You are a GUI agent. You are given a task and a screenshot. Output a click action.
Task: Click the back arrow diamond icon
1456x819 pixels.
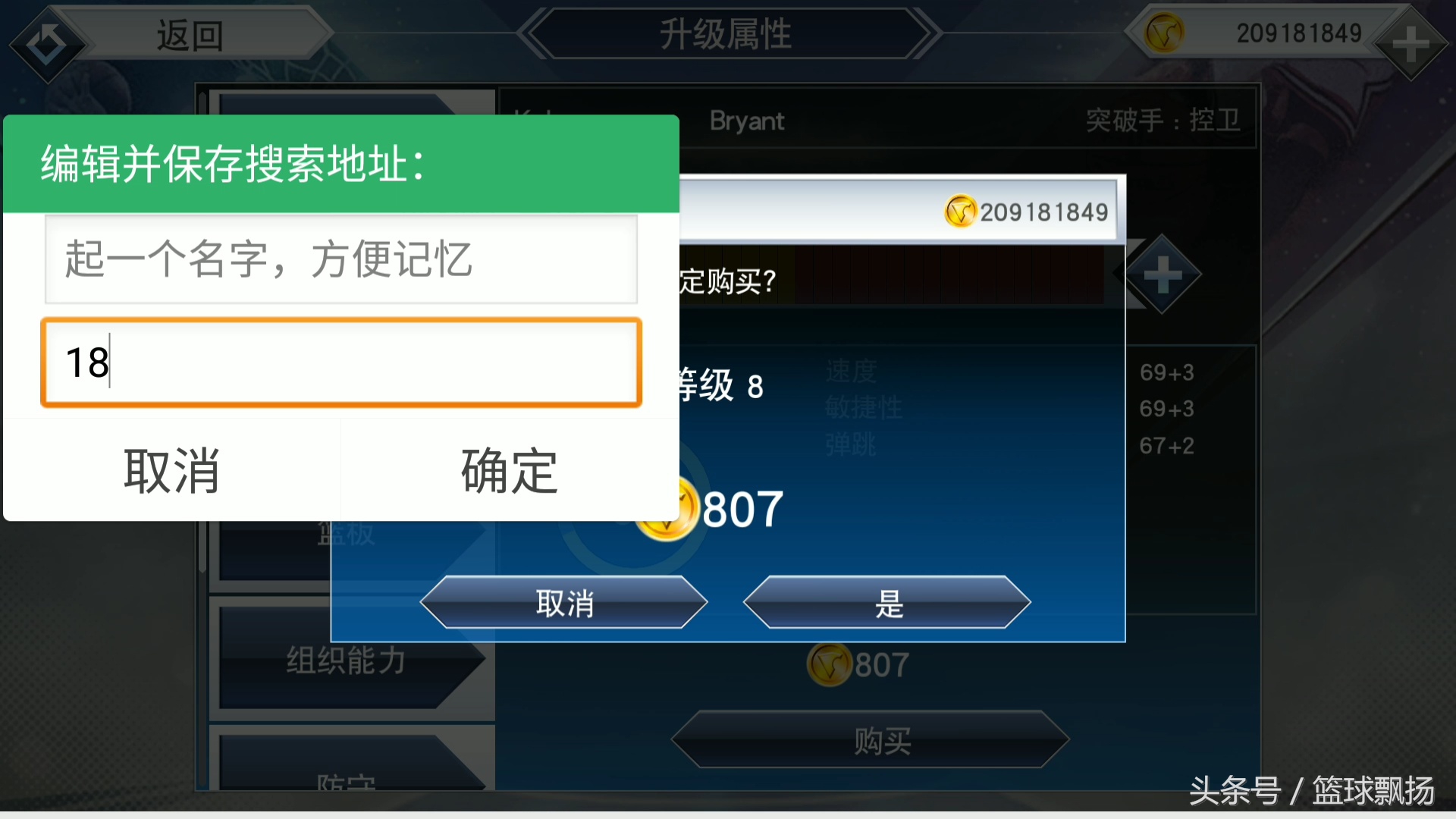(x=47, y=42)
